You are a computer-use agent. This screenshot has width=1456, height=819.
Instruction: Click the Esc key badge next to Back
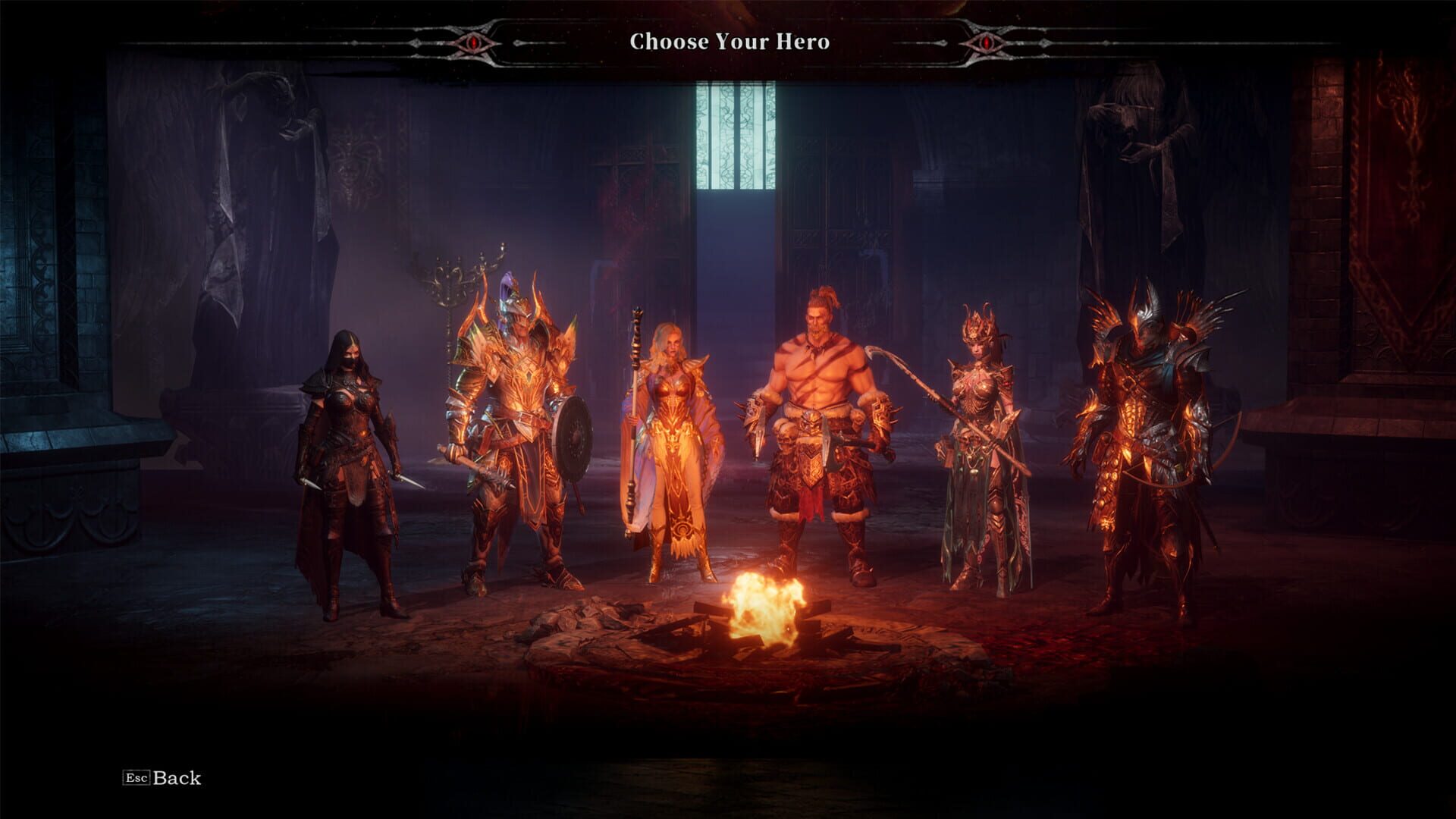pos(136,778)
